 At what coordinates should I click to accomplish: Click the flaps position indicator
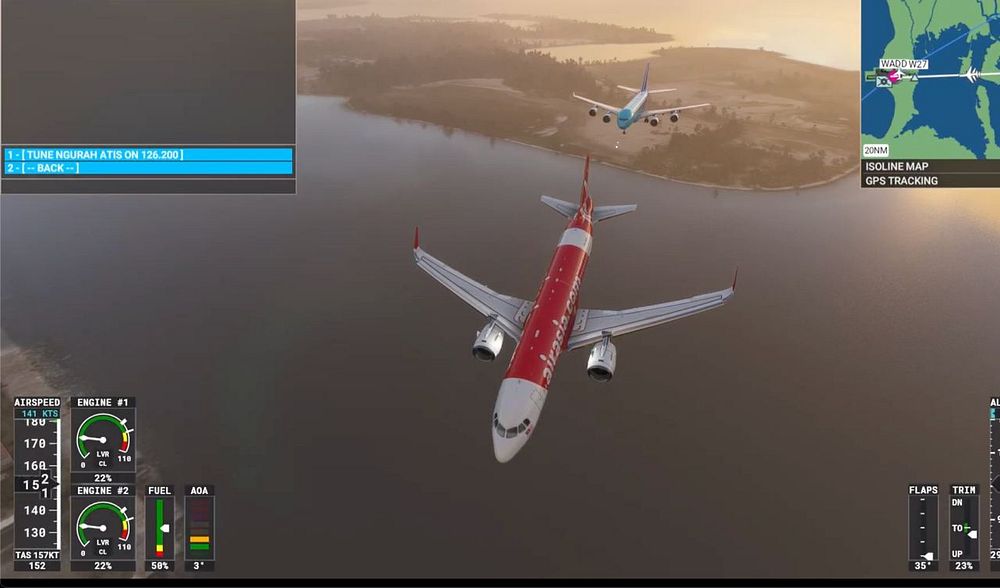click(x=923, y=527)
